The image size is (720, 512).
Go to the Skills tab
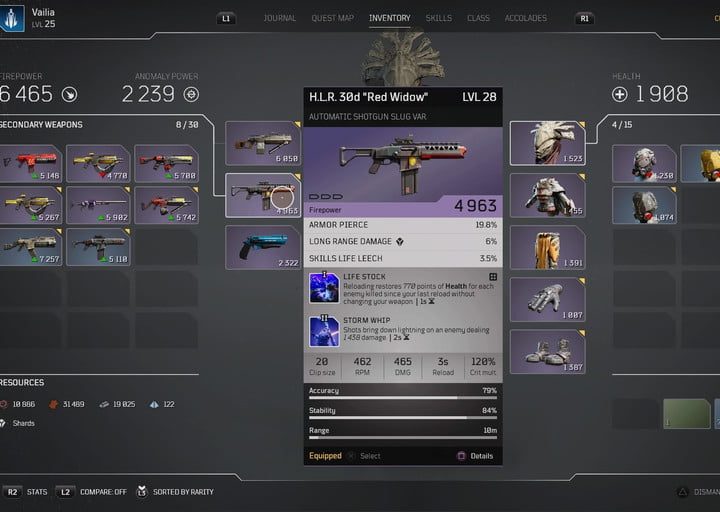coord(438,18)
